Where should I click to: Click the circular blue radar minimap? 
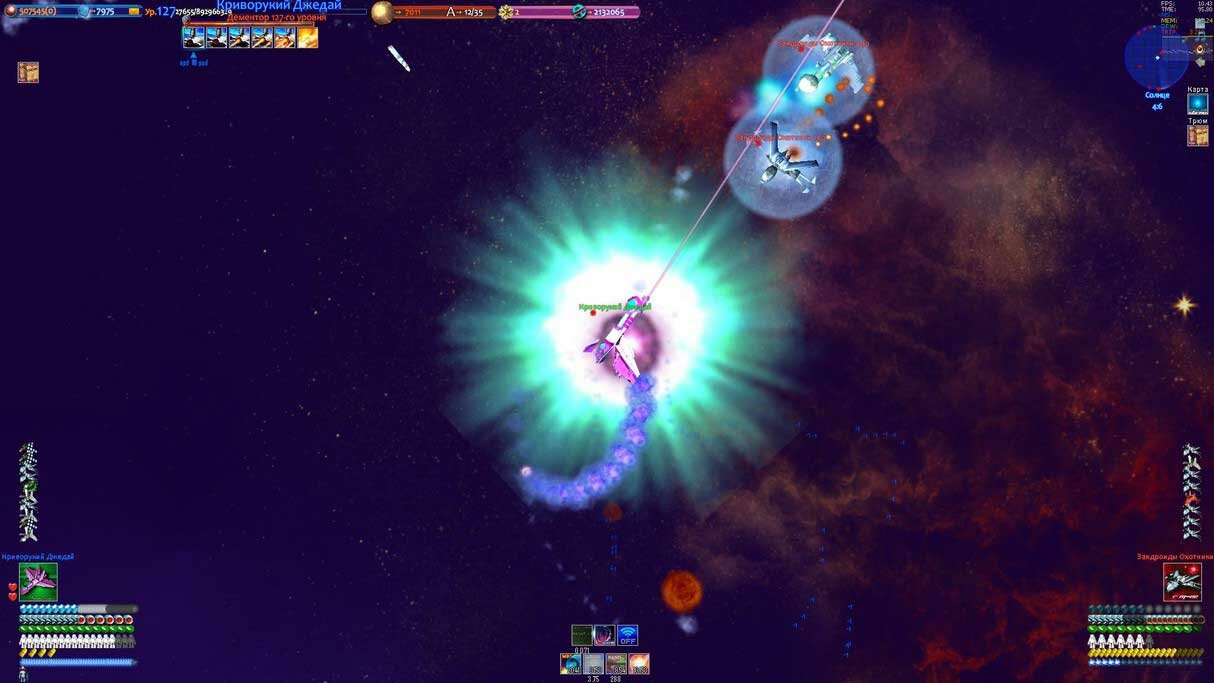coord(1156,57)
